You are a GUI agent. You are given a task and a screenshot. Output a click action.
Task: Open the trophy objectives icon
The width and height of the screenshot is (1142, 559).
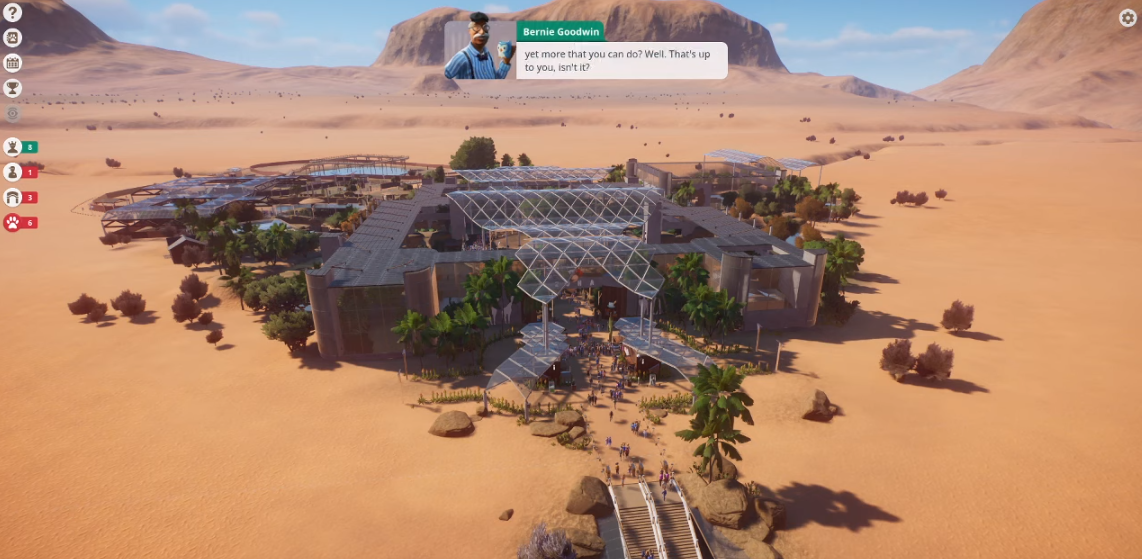click(x=13, y=88)
